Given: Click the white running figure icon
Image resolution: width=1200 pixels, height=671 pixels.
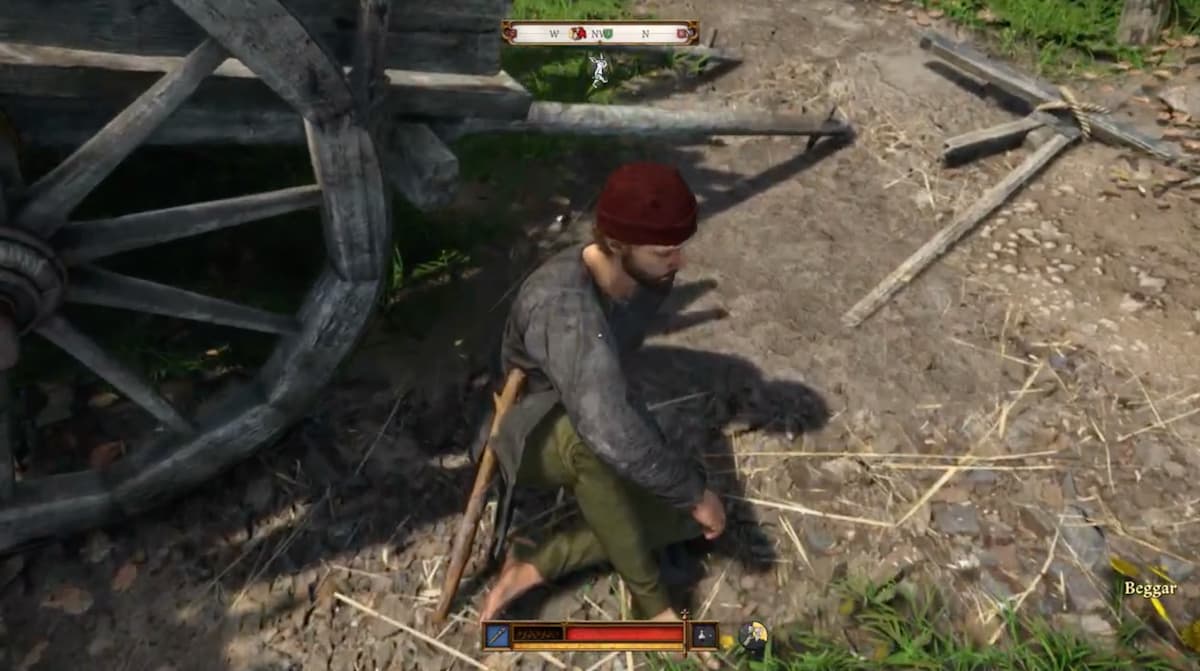Looking at the screenshot, I should (x=598, y=68).
